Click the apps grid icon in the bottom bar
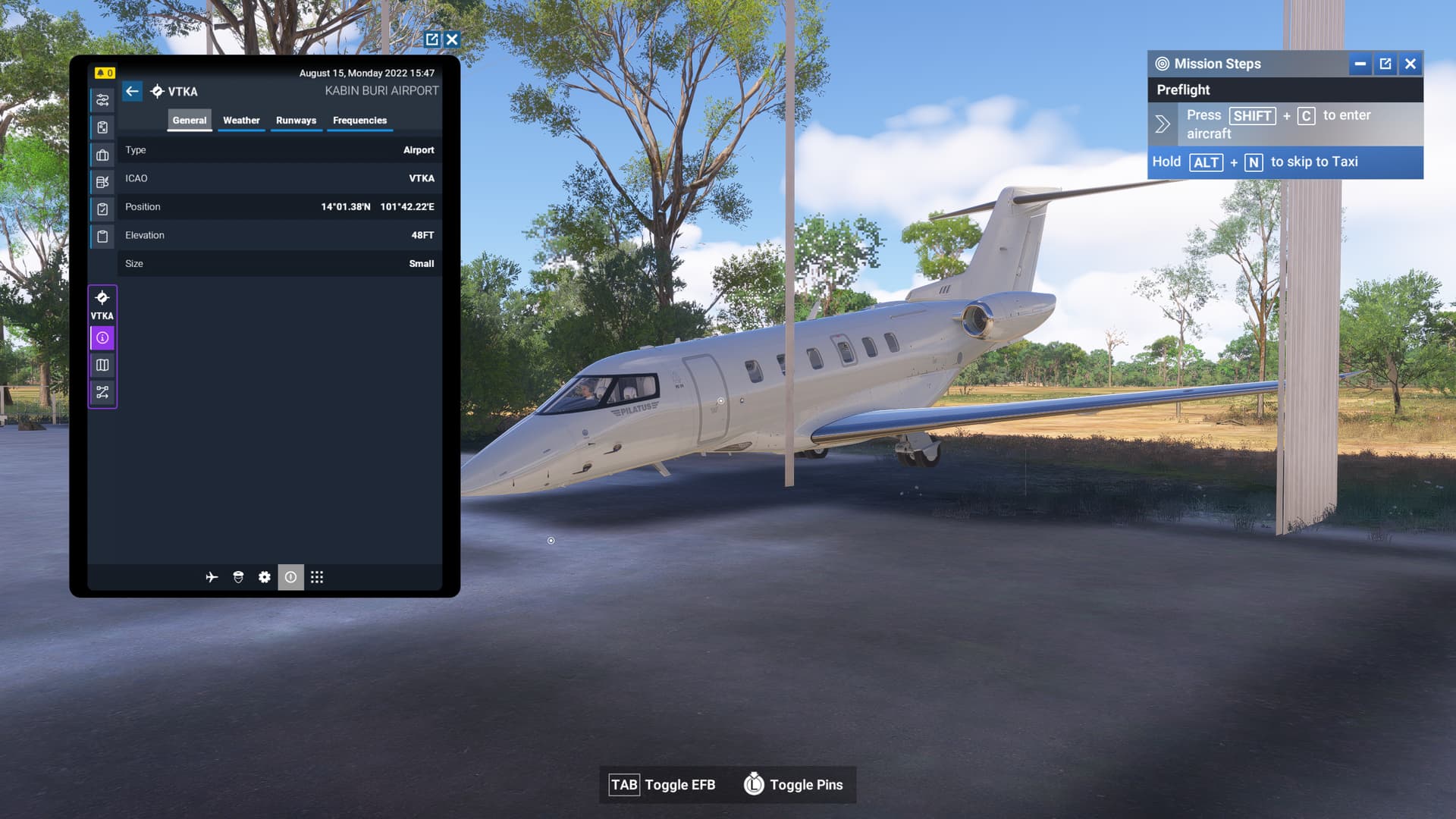The width and height of the screenshot is (1456, 819). click(316, 577)
